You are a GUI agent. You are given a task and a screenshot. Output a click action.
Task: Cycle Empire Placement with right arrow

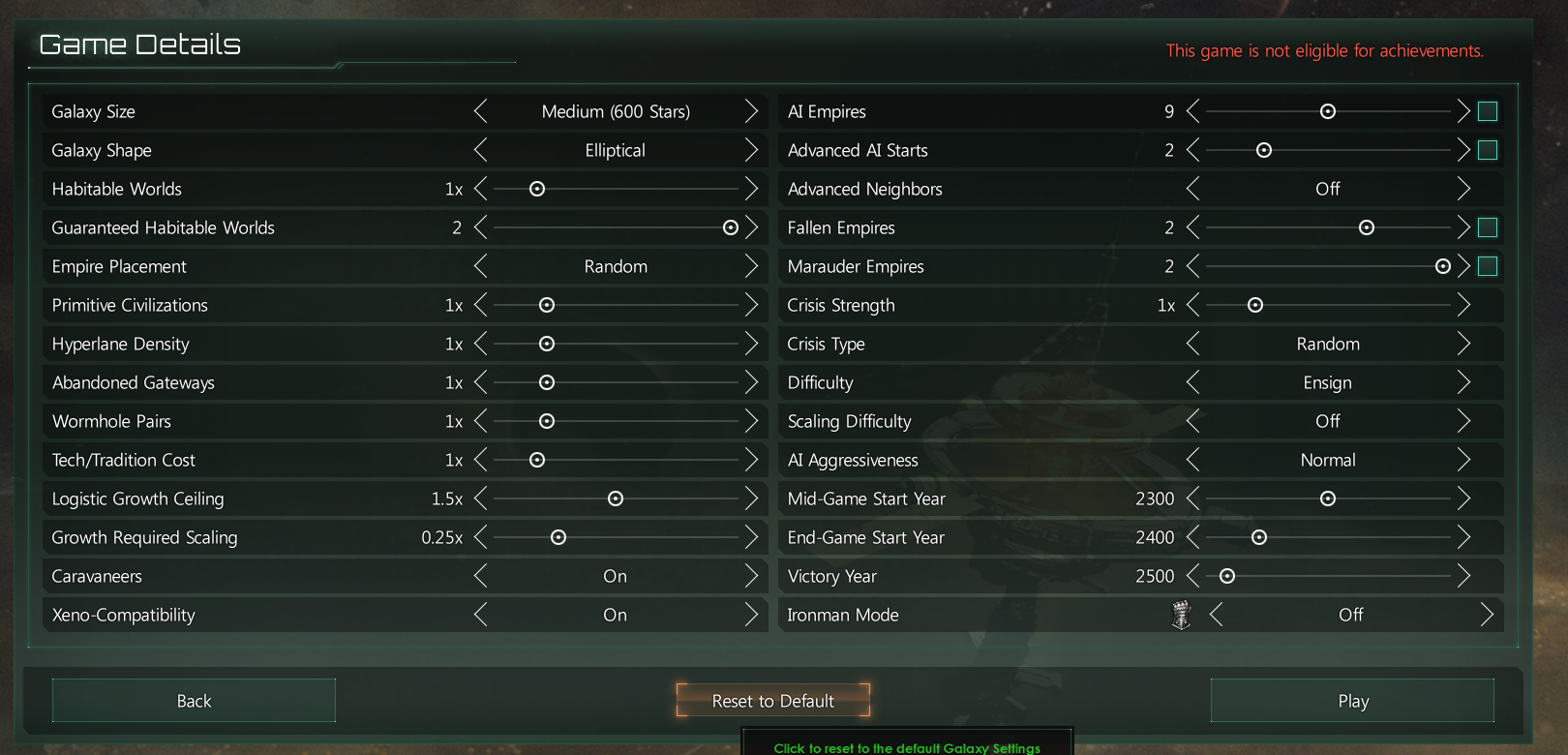pos(752,266)
